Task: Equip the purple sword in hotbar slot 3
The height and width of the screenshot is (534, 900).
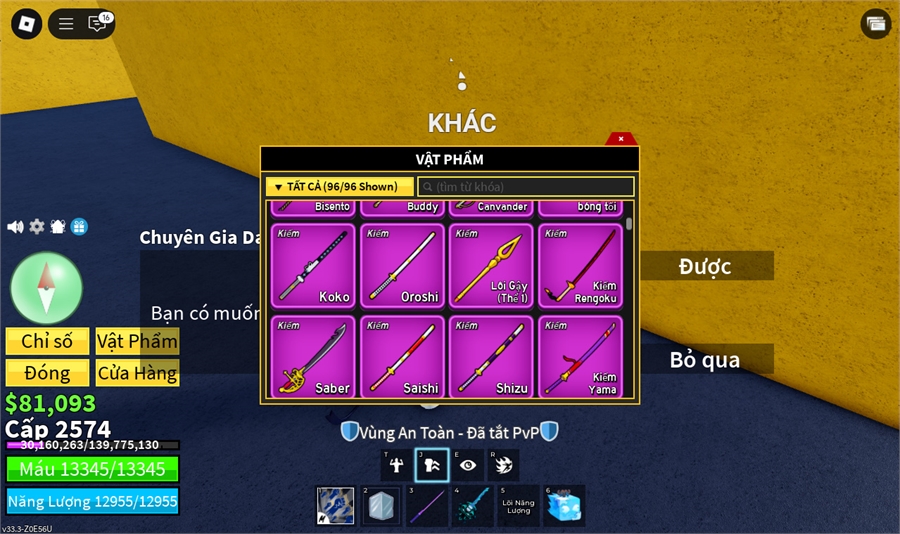Action: click(426, 505)
